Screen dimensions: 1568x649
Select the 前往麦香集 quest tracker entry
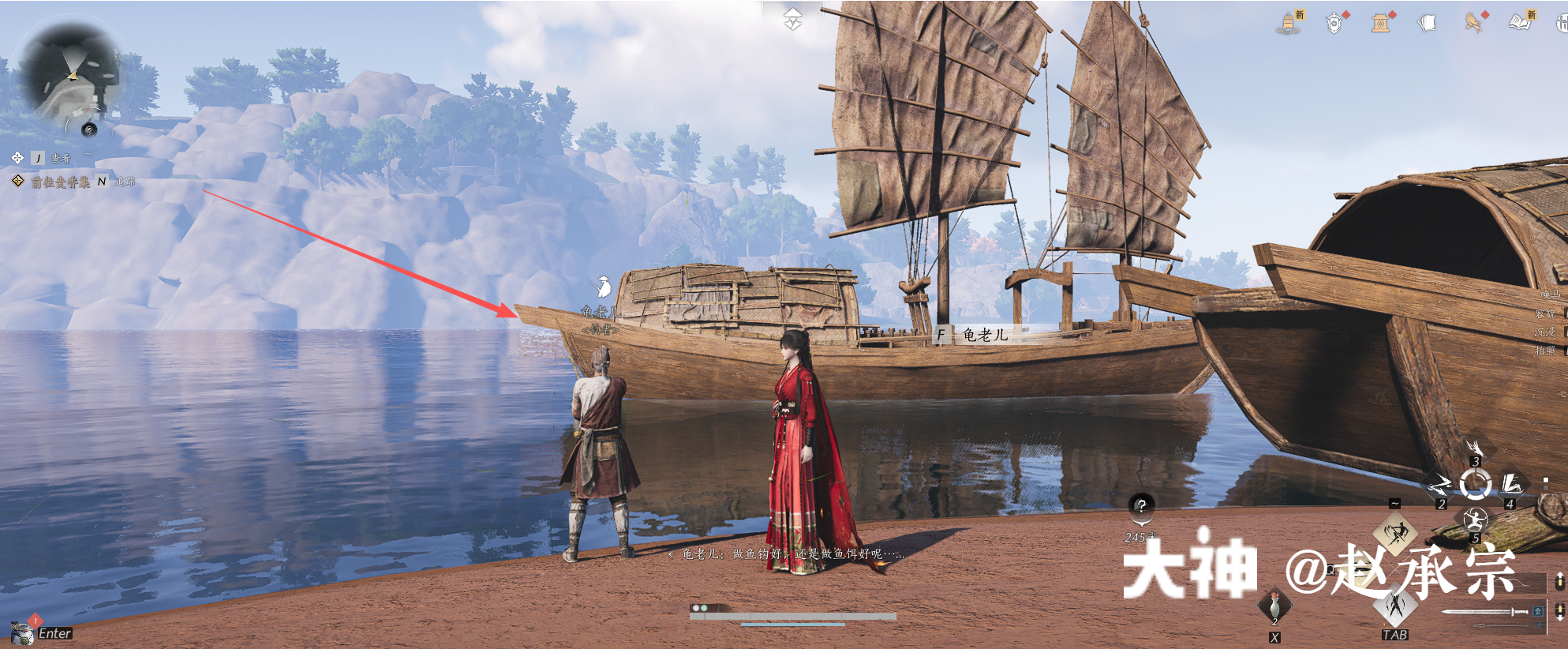coord(60,182)
